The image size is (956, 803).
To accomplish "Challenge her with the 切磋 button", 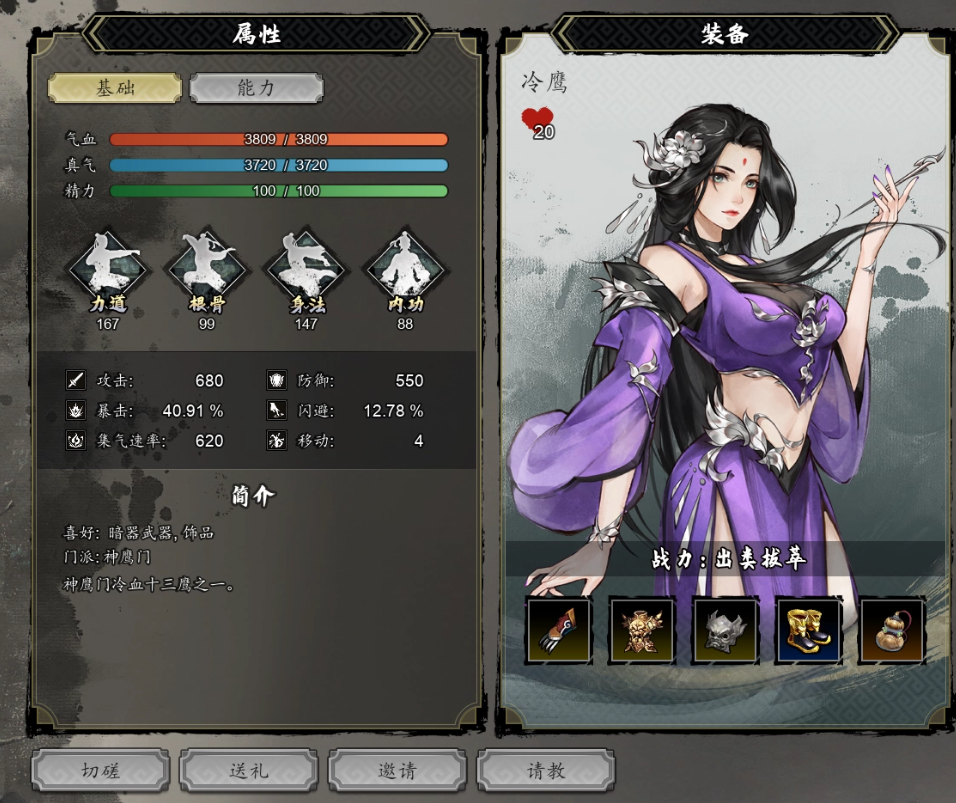I will pyautogui.click(x=100, y=771).
